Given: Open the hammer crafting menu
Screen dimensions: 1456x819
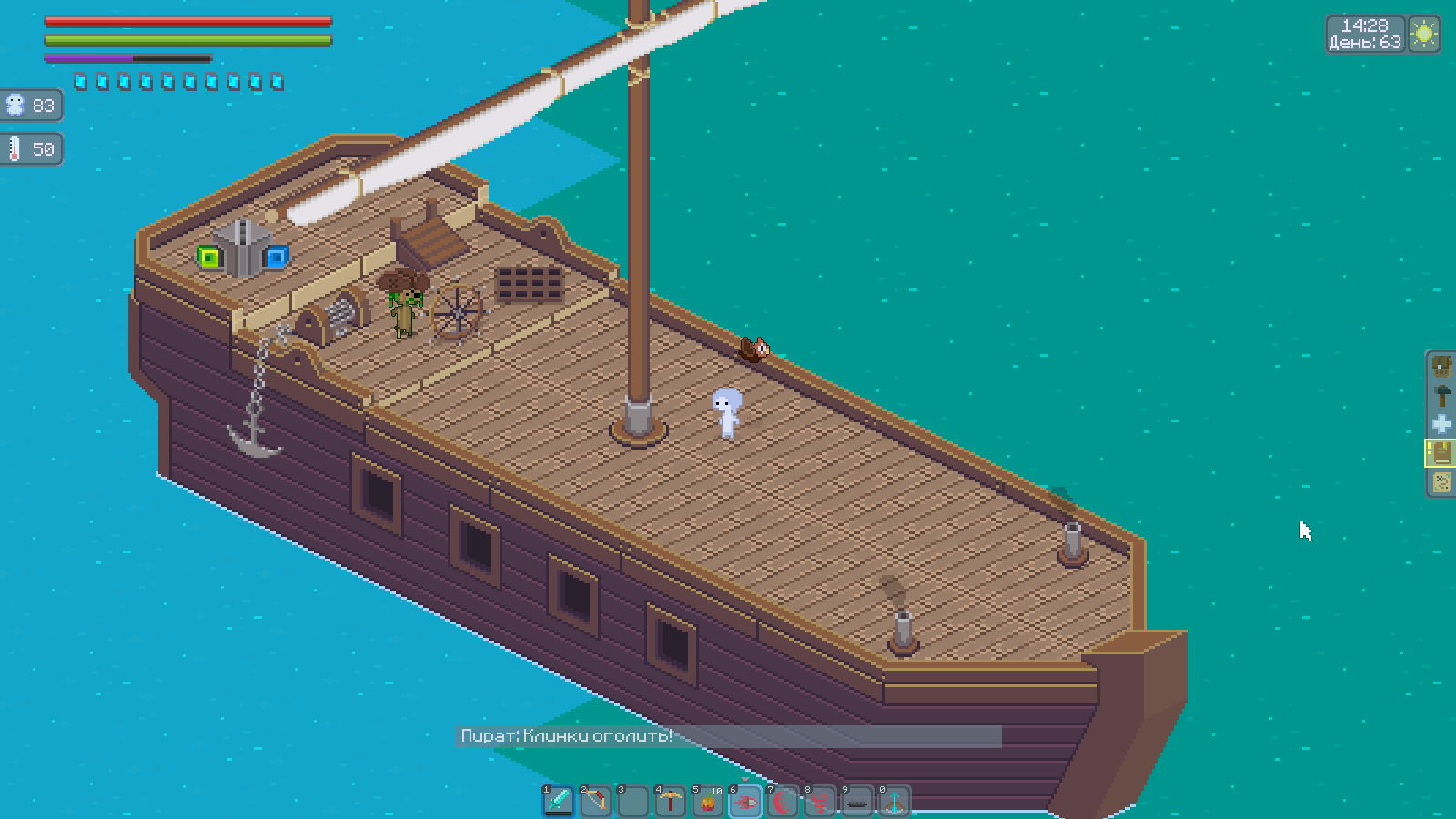Looking at the screenshot, I should click(1441, 395).
